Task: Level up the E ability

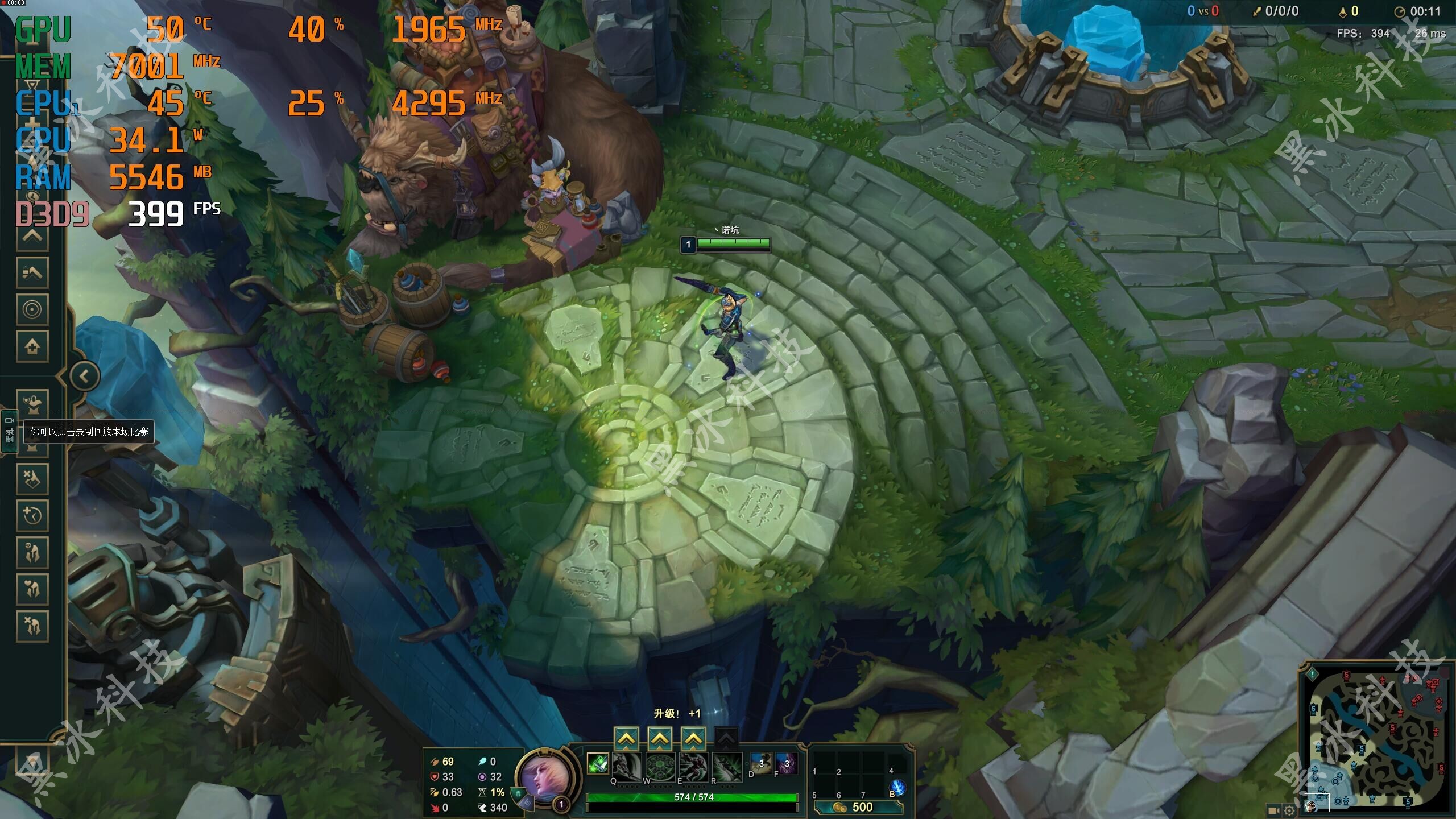Action: (693, 739)
